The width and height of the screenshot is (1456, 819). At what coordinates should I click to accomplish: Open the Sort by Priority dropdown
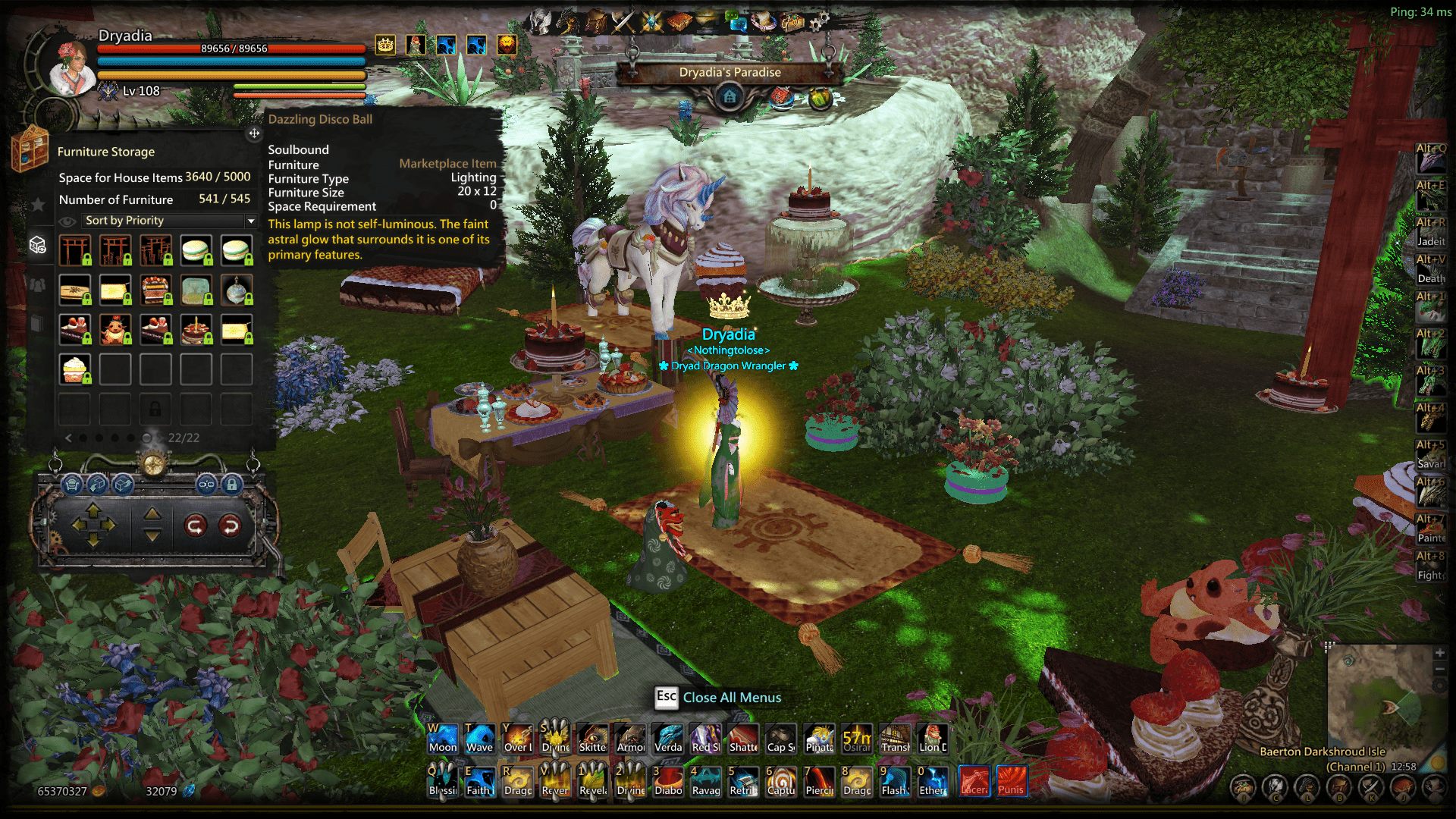(251, 221)
